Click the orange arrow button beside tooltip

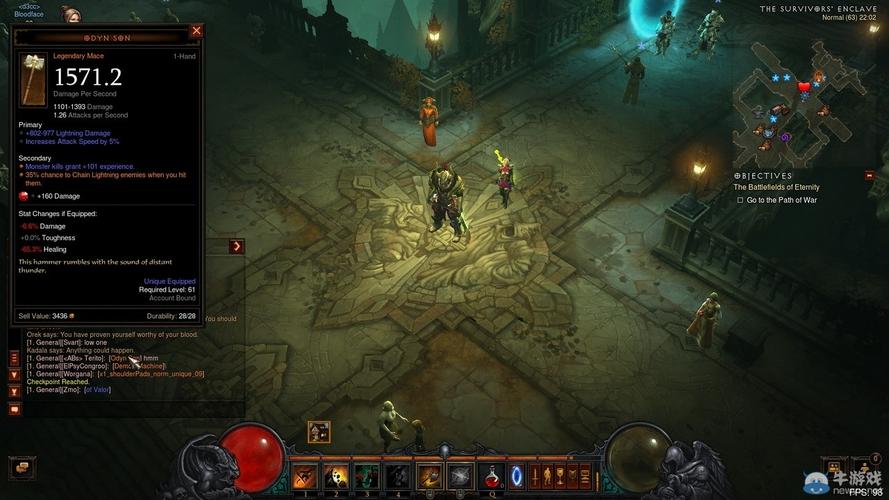tap(237, 246)
